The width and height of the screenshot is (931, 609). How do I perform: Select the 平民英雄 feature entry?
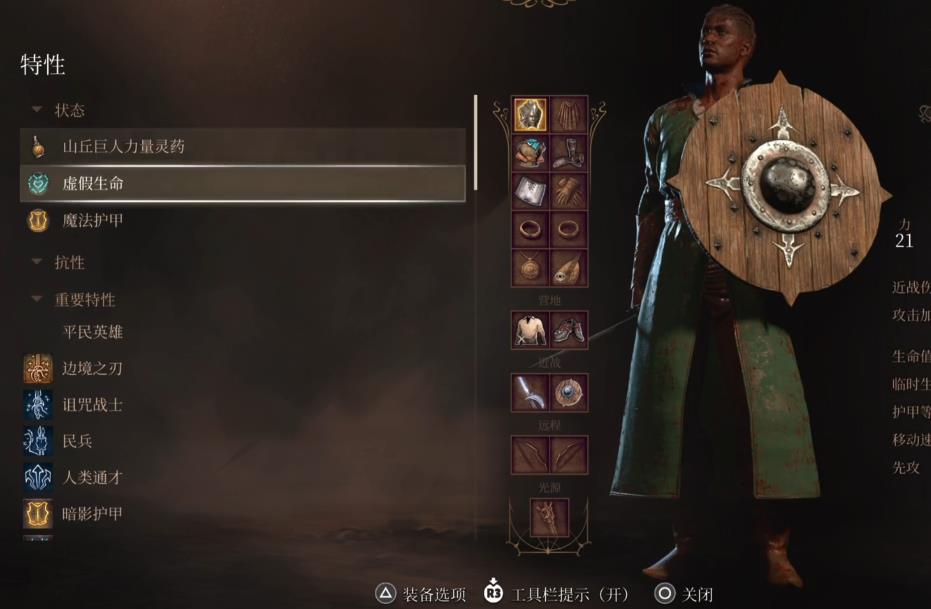92,332
